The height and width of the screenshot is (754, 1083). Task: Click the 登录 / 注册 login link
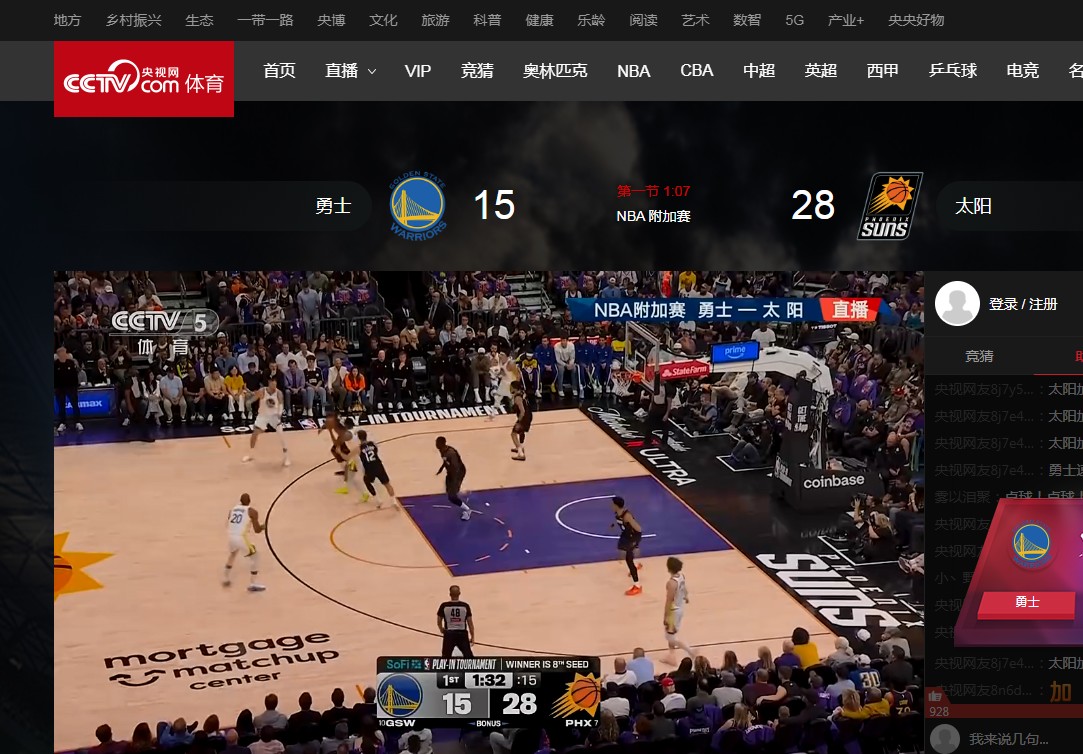click(1023, 304)
